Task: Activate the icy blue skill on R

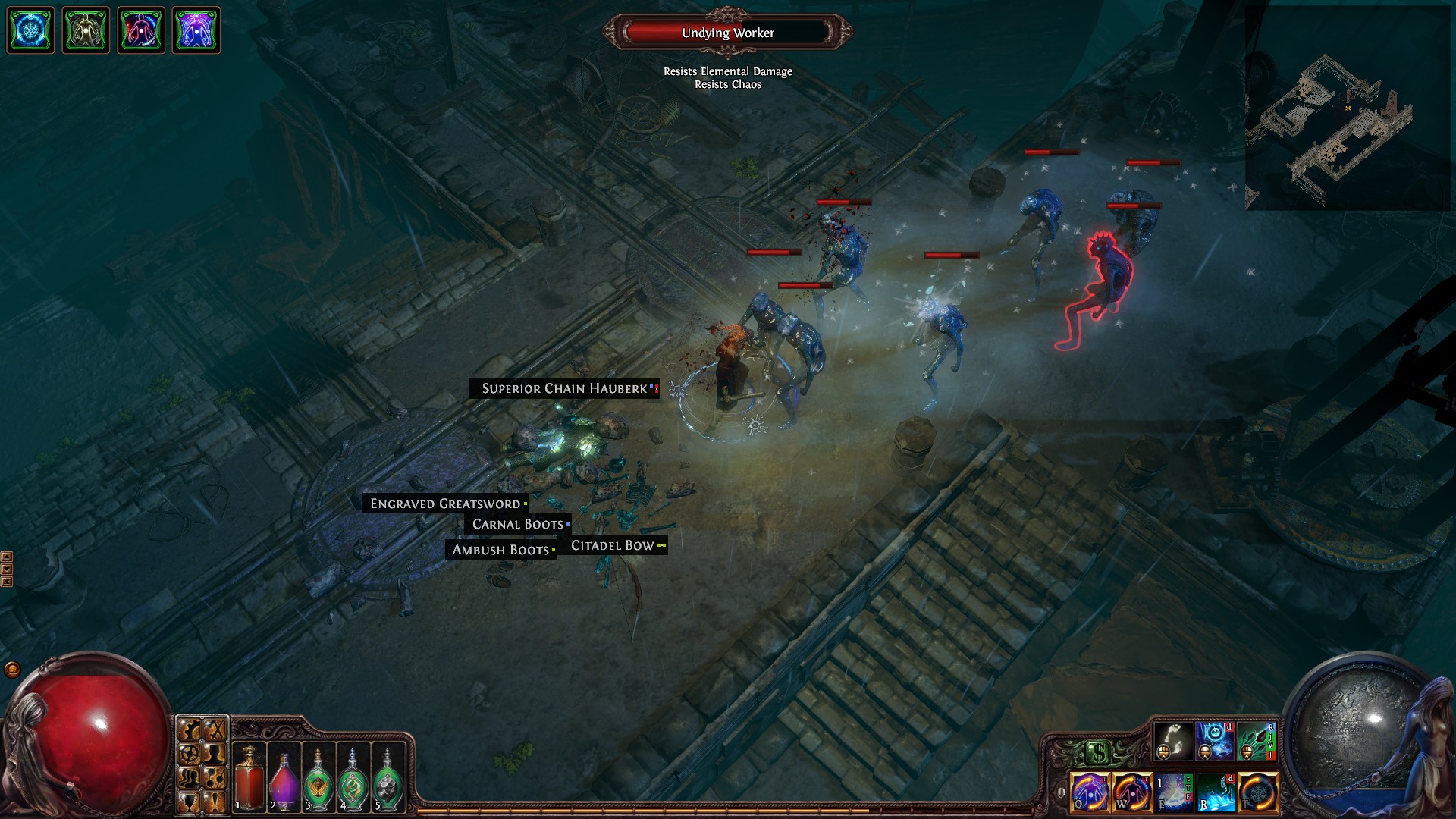Action: pyautogui.click(x=1216, y=792)
